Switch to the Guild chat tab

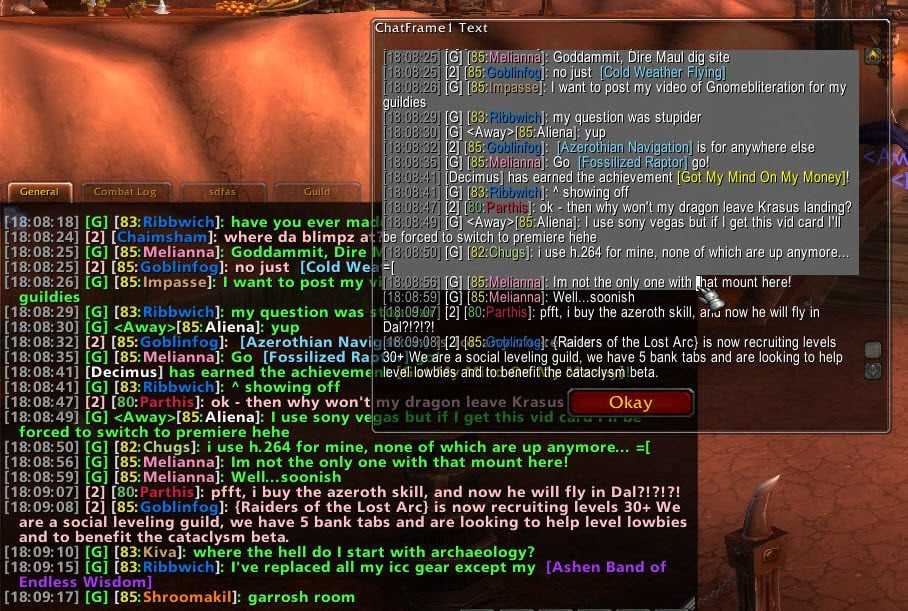point(316,191)
